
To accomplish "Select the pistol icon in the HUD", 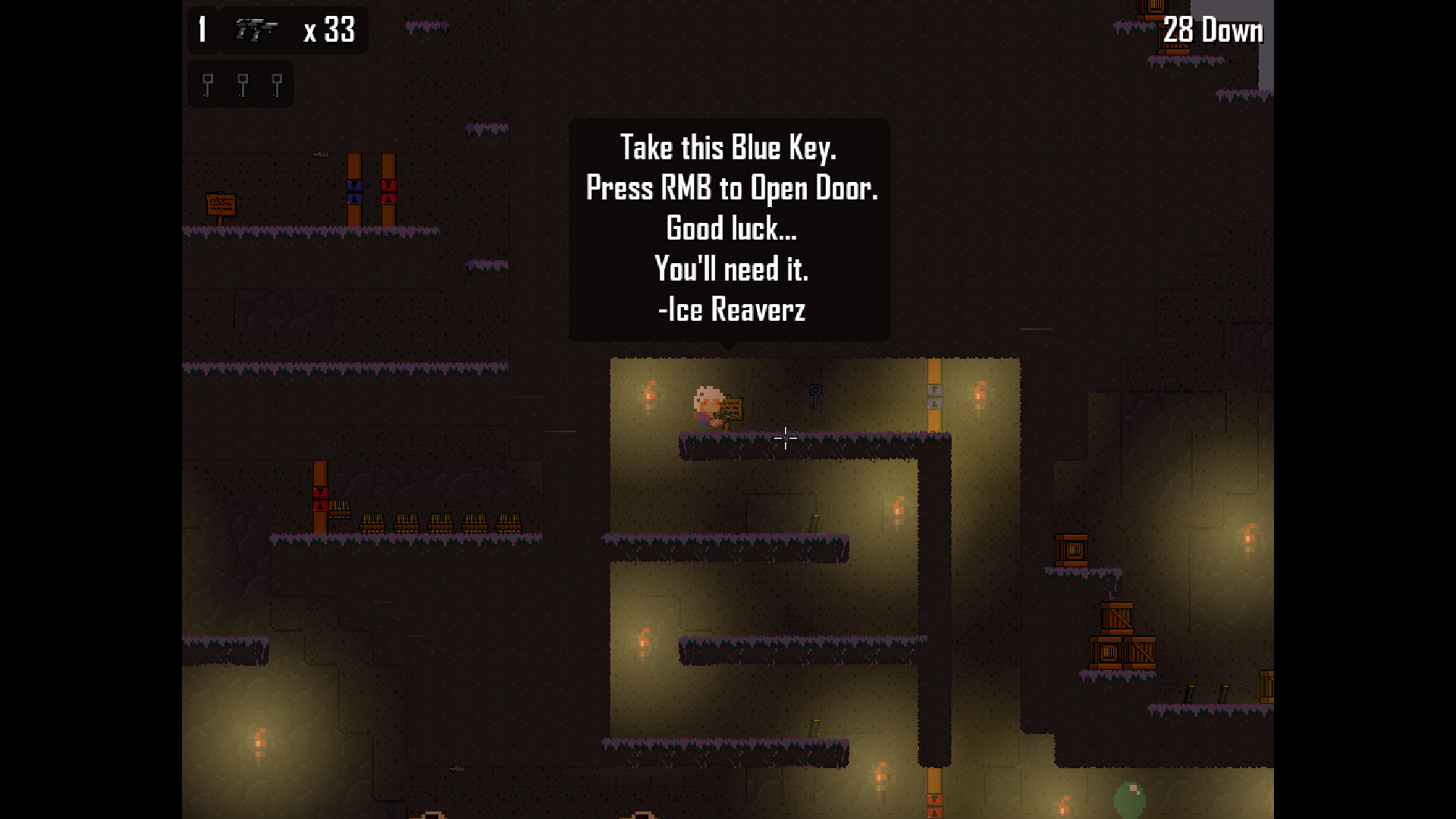I will [256, 30].
